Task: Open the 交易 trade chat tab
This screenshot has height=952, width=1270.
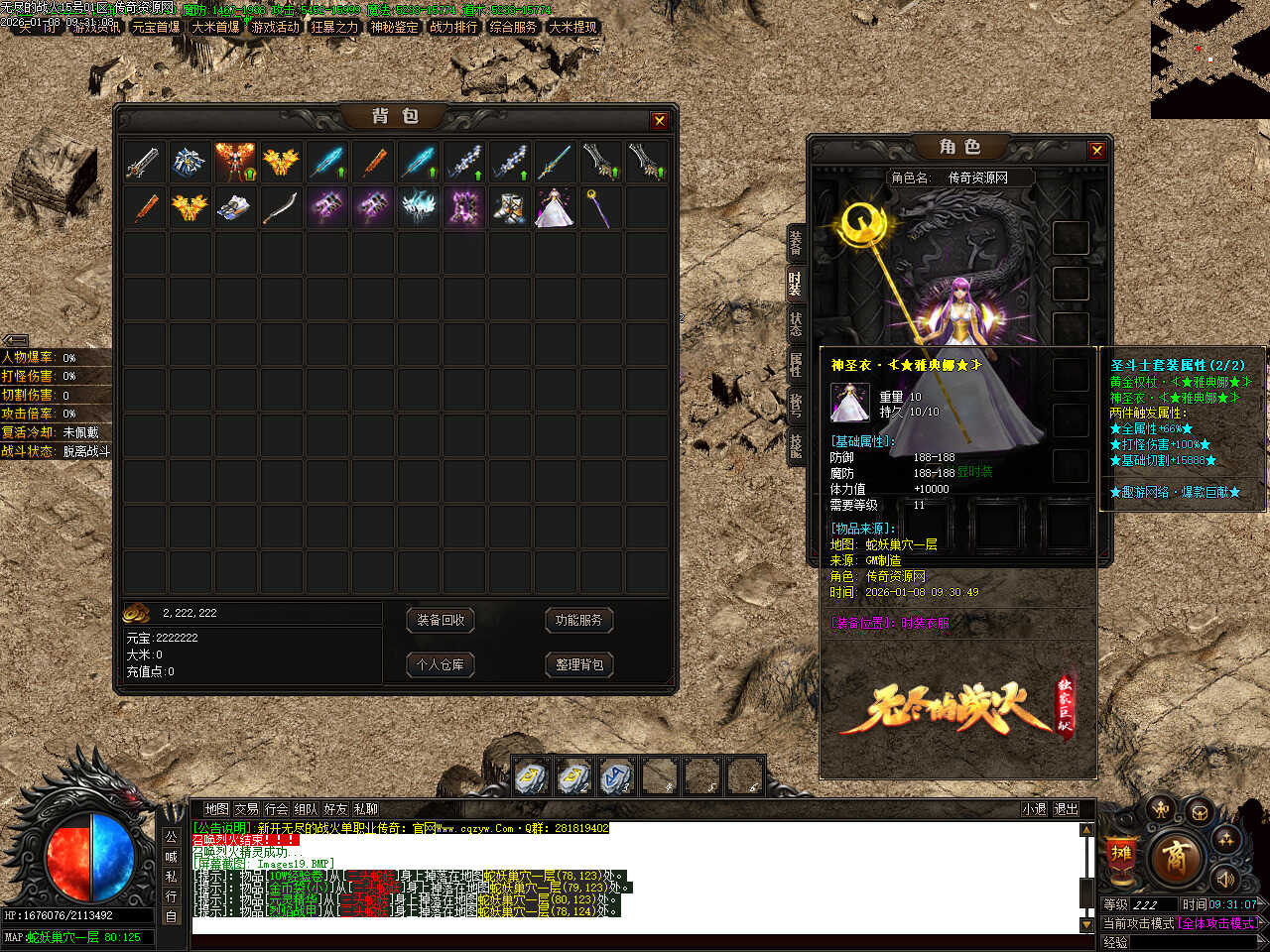Action: pos(246,809)
